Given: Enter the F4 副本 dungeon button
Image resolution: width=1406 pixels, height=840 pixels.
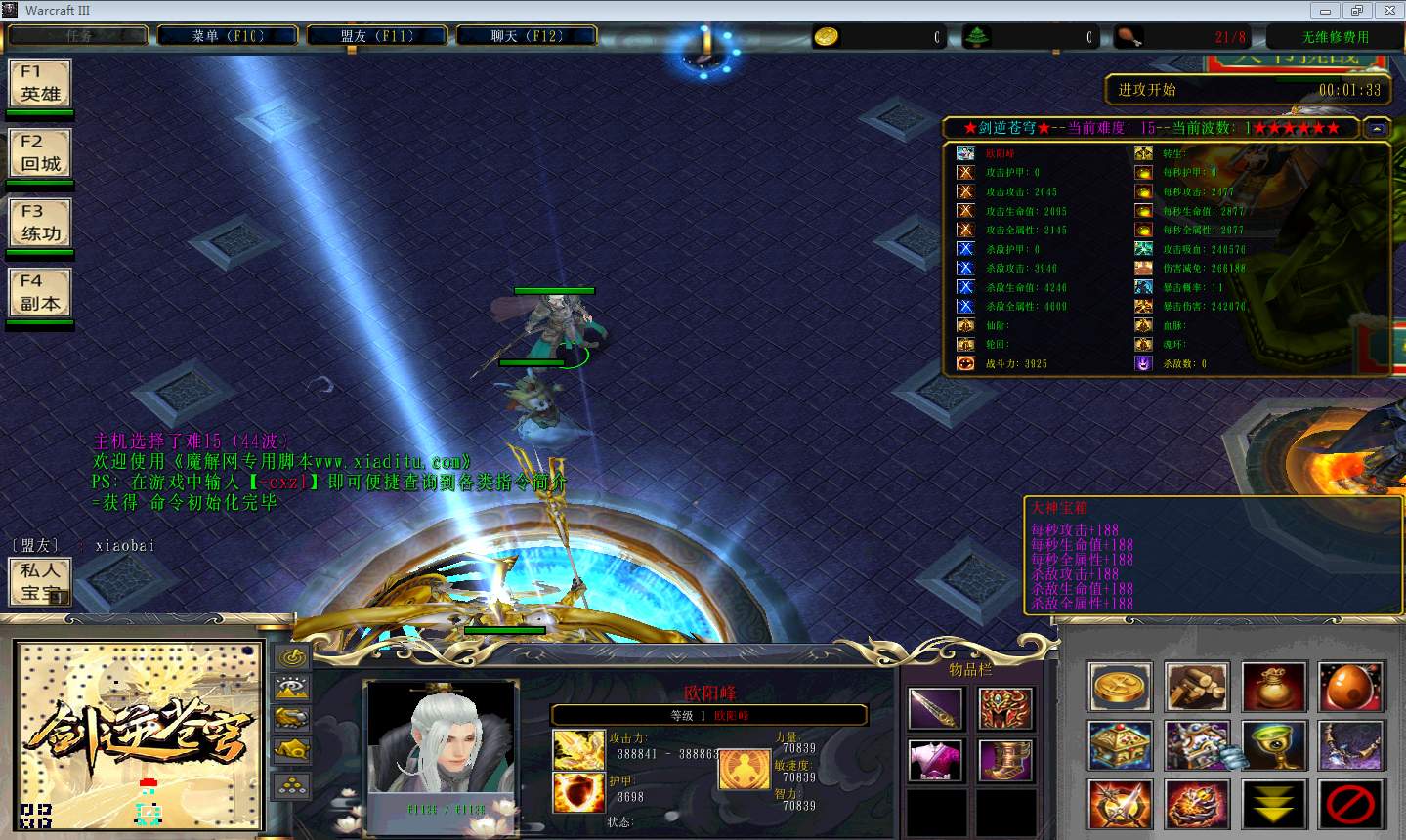Looking at the screenshot, I should click(x=40, y=292).
